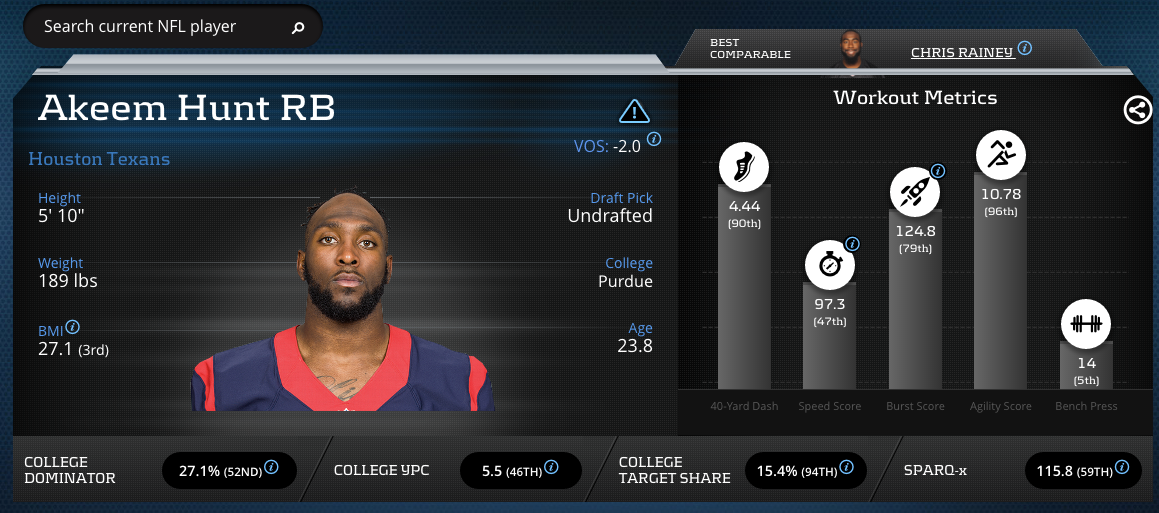Viewport: 1159px width, 513px height.
Task: Click the College YPC info icon
Action: (550, 467)
